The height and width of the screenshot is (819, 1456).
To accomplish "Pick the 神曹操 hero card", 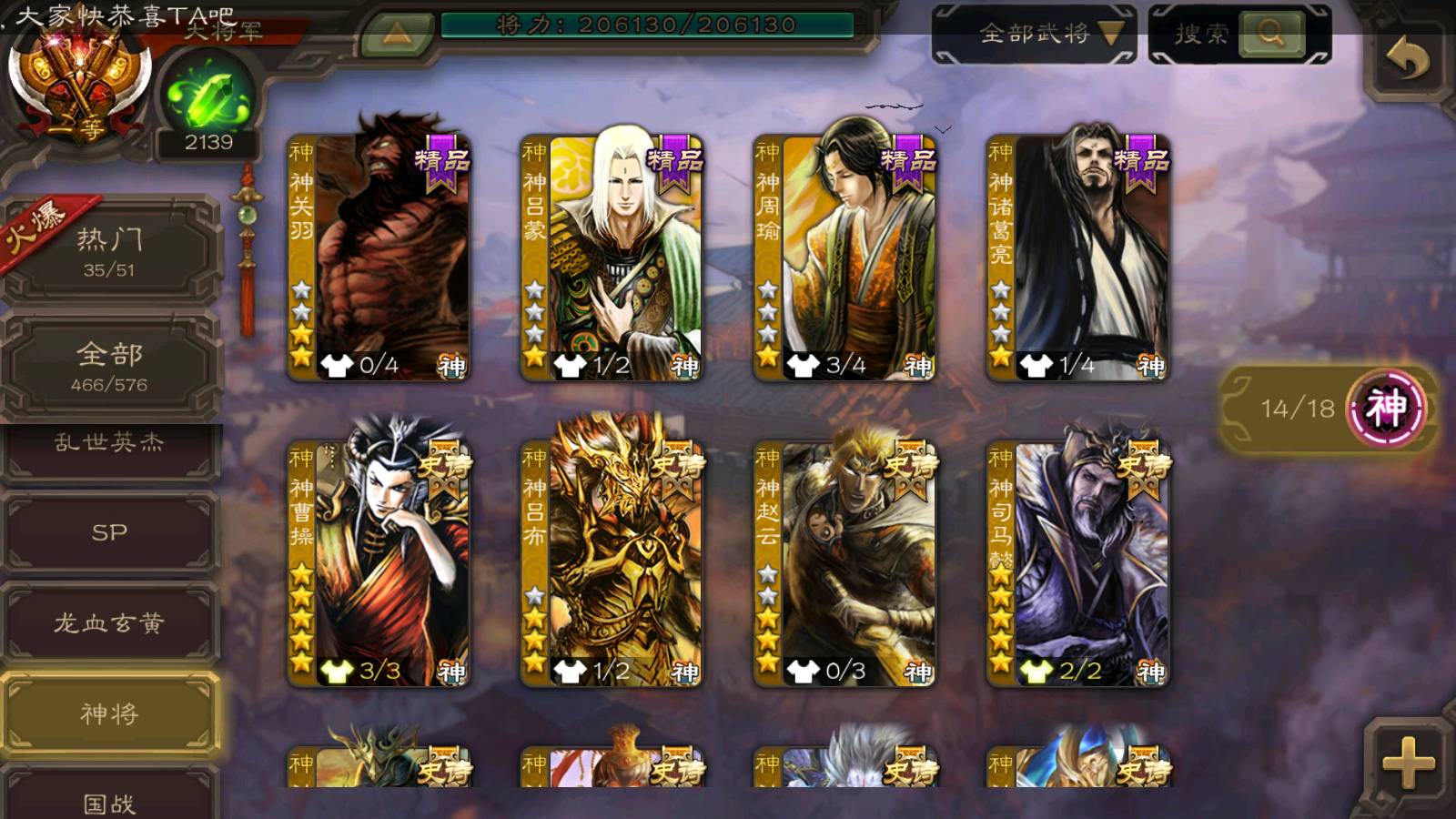I will (379, 563).
